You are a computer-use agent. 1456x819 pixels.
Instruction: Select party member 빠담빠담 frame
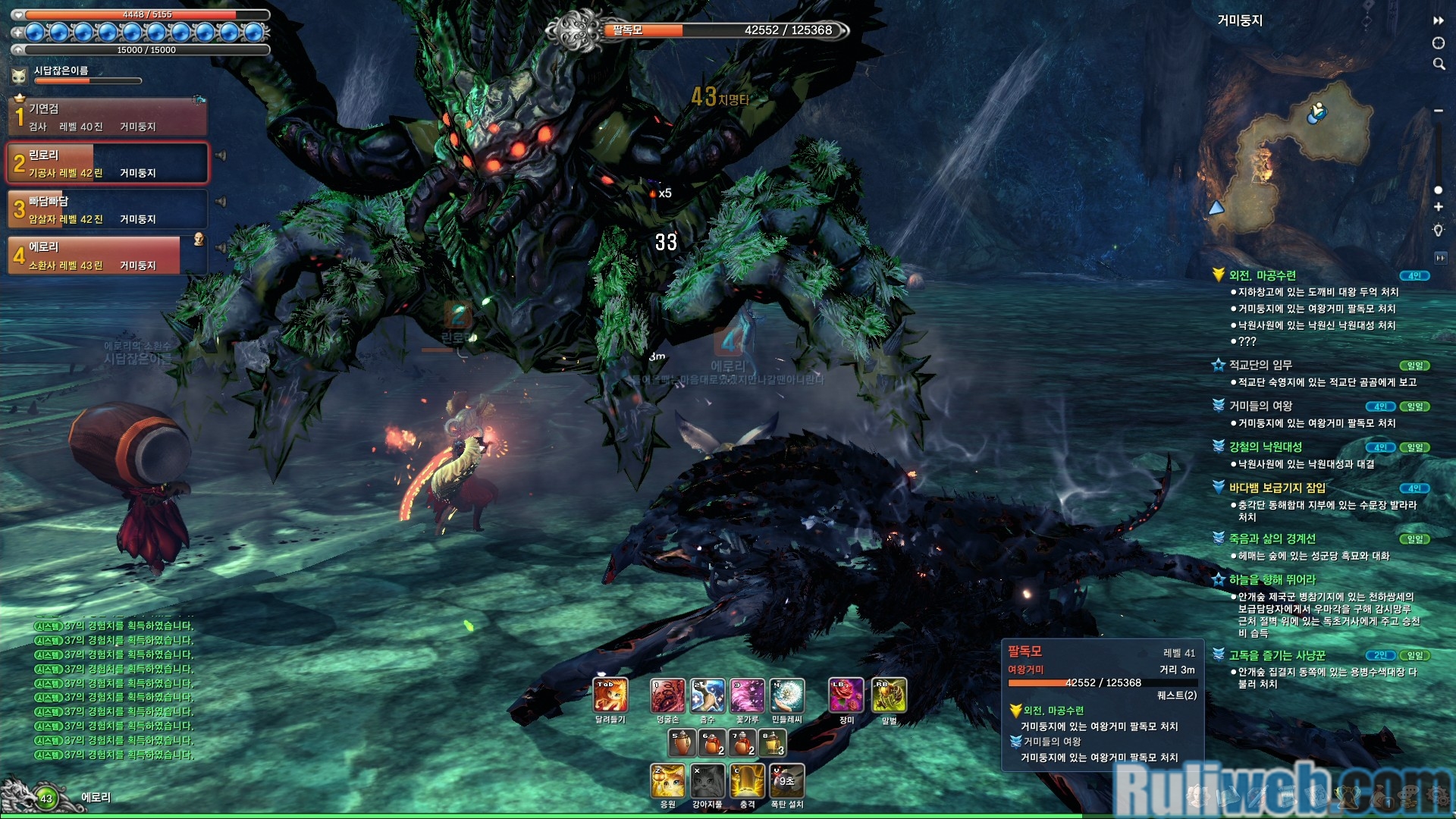[108, 209]
